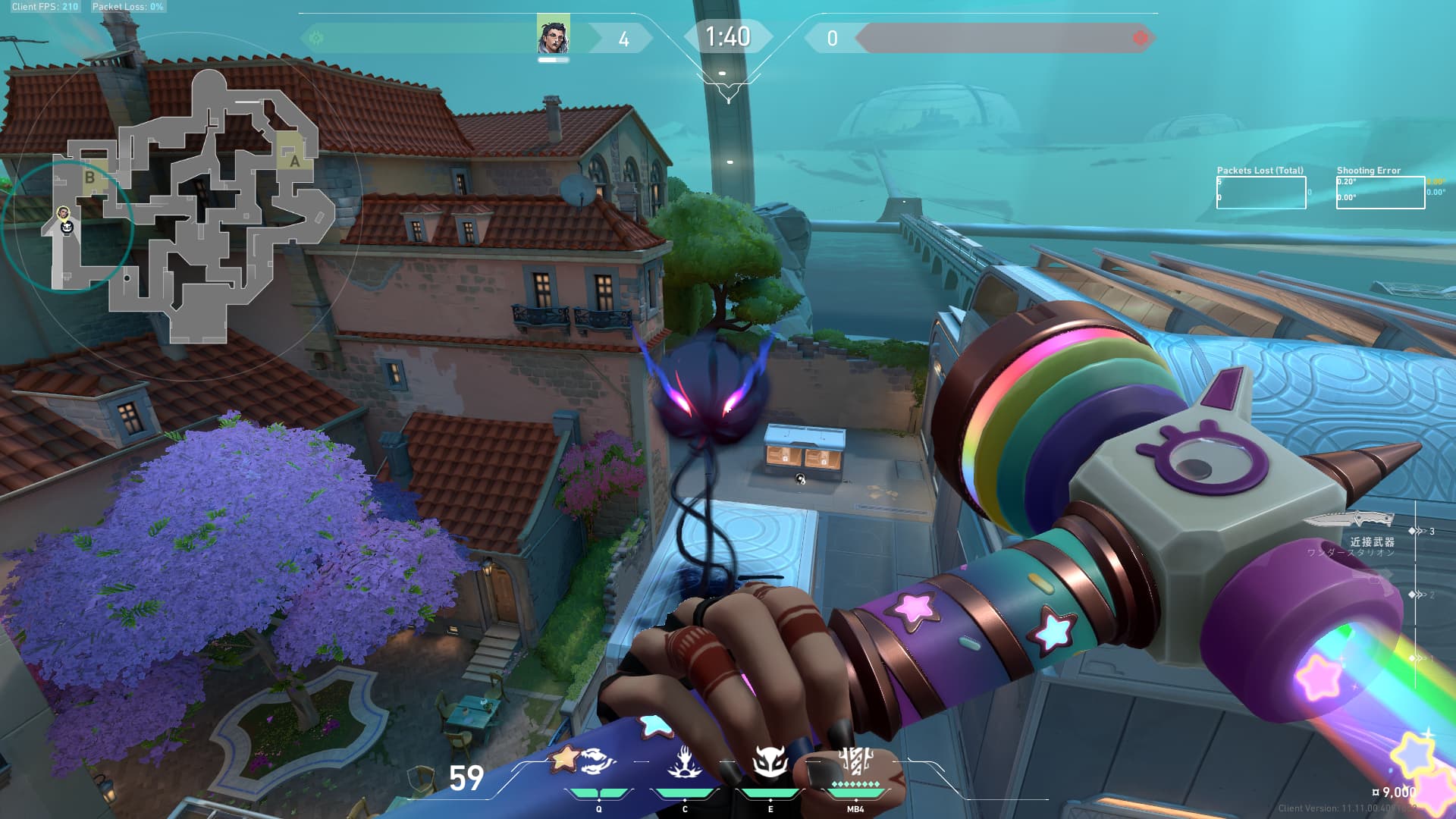The image size is (1456, 819).
Task: Activate the Seize ability on Q
Action: (599, 763)
